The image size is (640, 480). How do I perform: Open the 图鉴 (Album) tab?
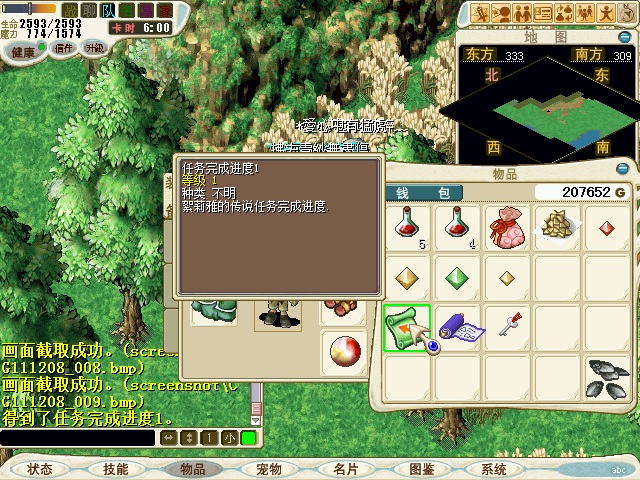coord(421,469)
